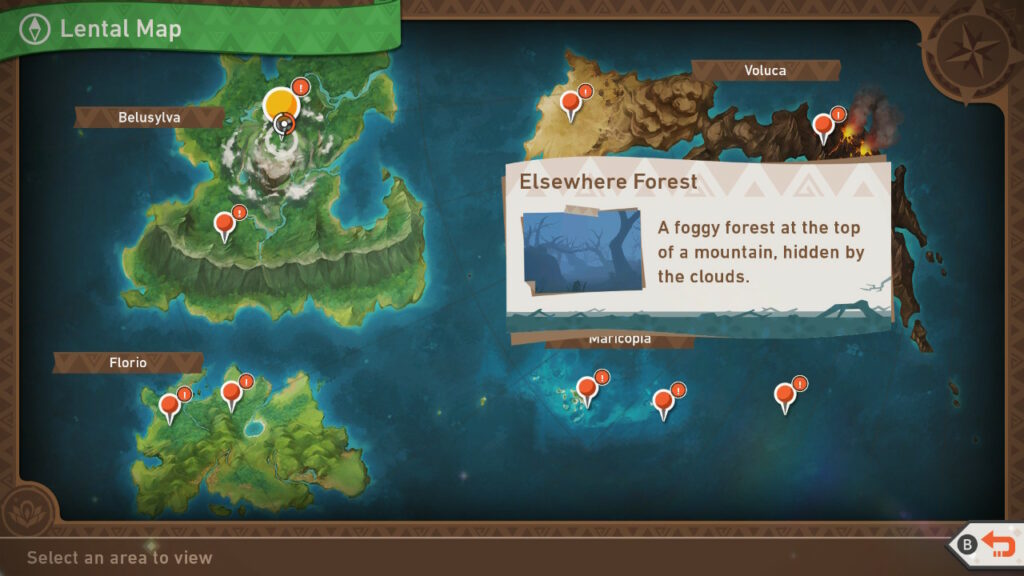Viewport: 1024px width, 576px height.
Task: Choose the Maricopia pin beside the small islets
Action: tap(587, 390)
